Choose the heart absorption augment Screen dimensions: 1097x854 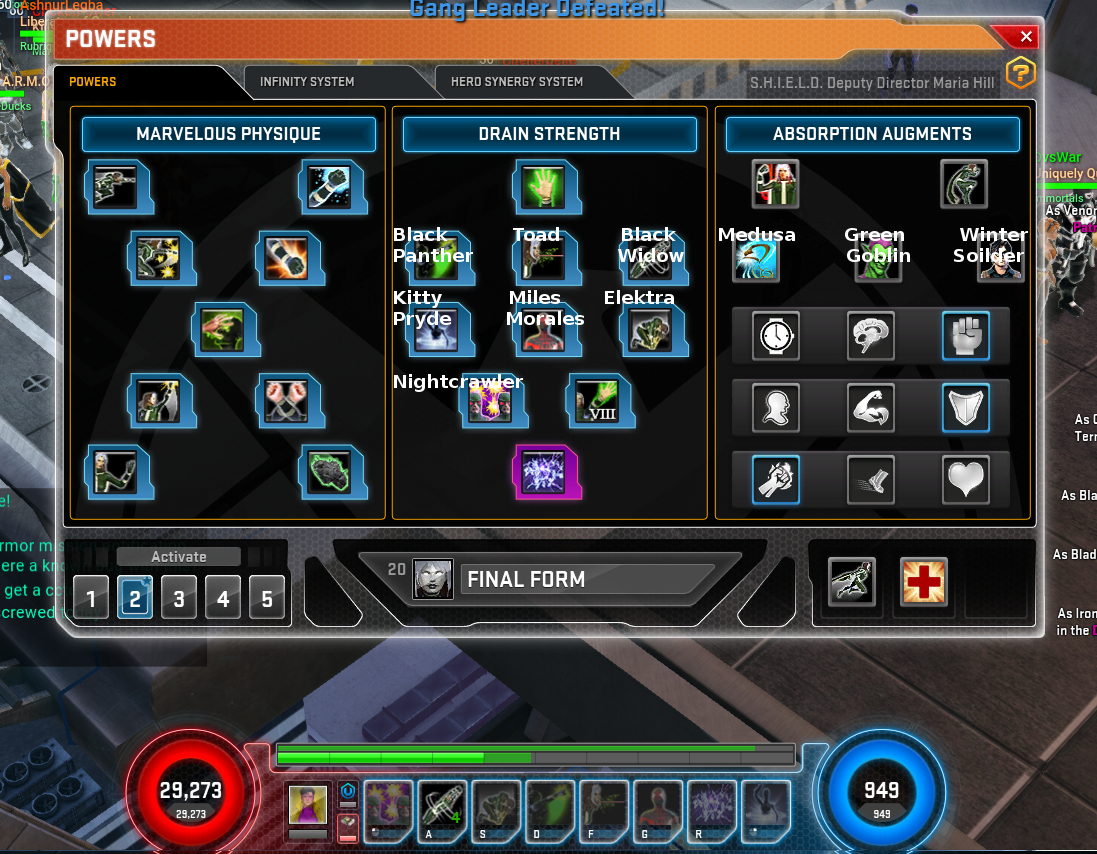(966, 480)
